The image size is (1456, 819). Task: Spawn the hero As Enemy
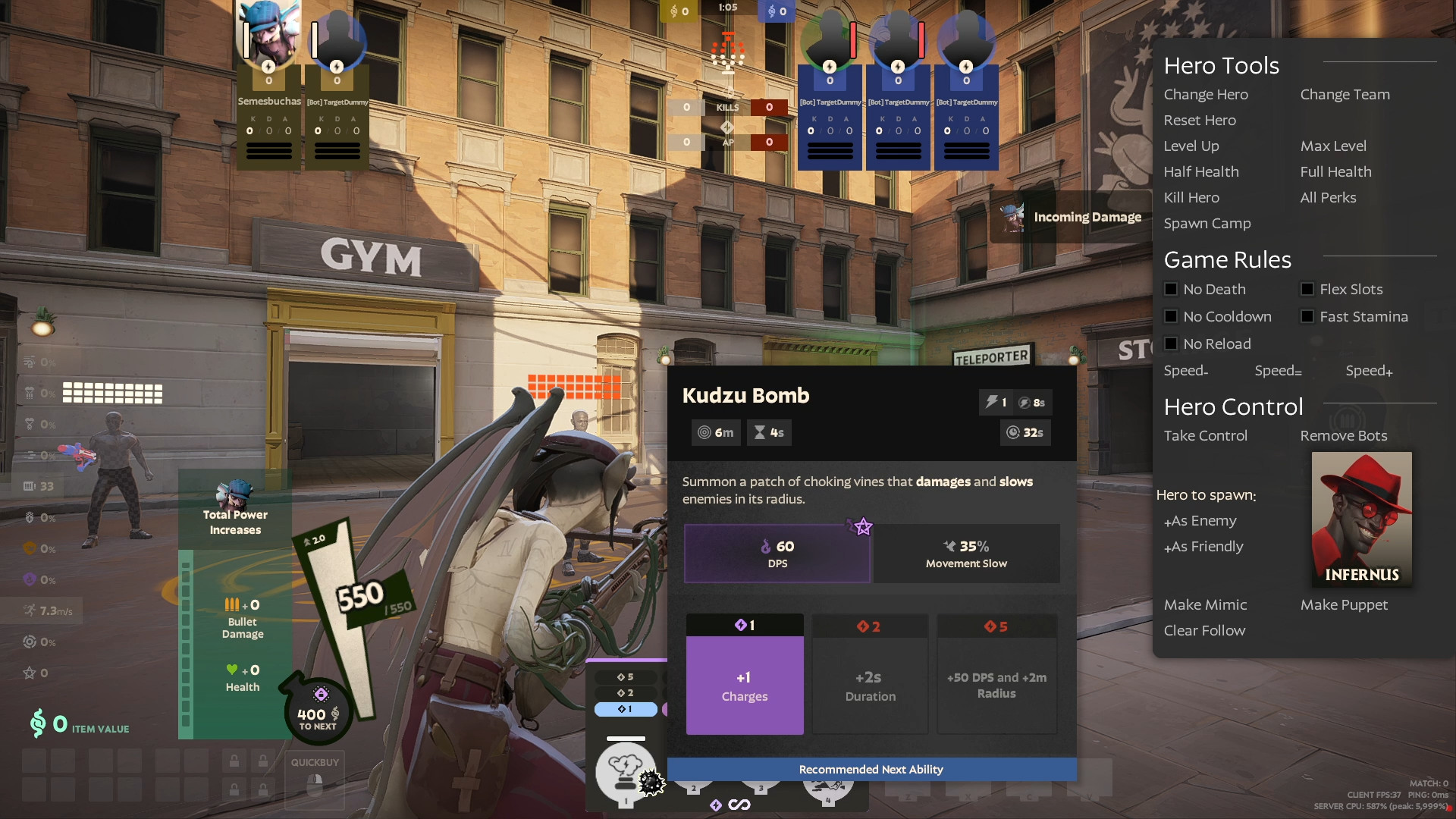1200,521
